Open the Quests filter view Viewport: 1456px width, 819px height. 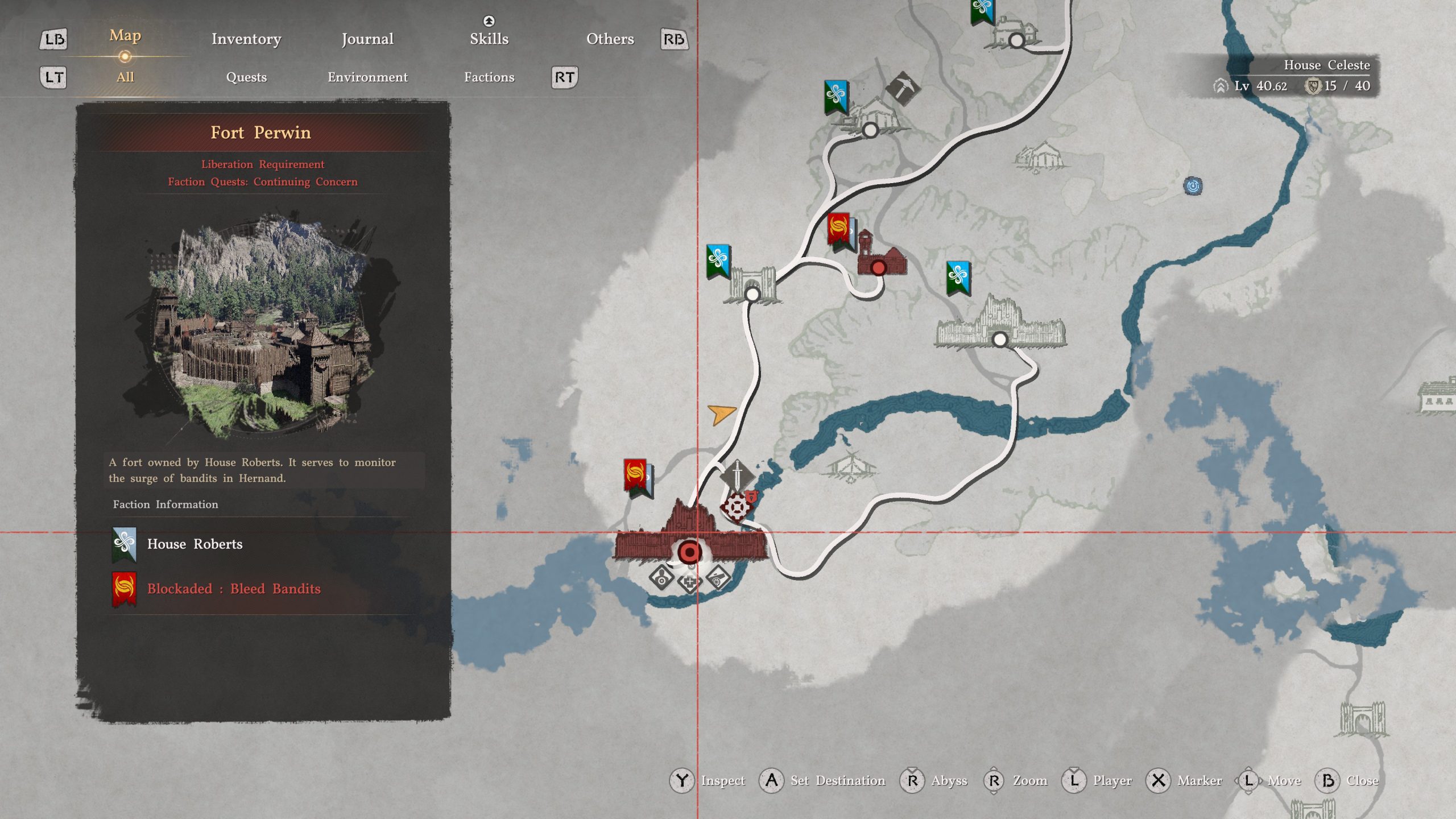[x=246, y=77]
